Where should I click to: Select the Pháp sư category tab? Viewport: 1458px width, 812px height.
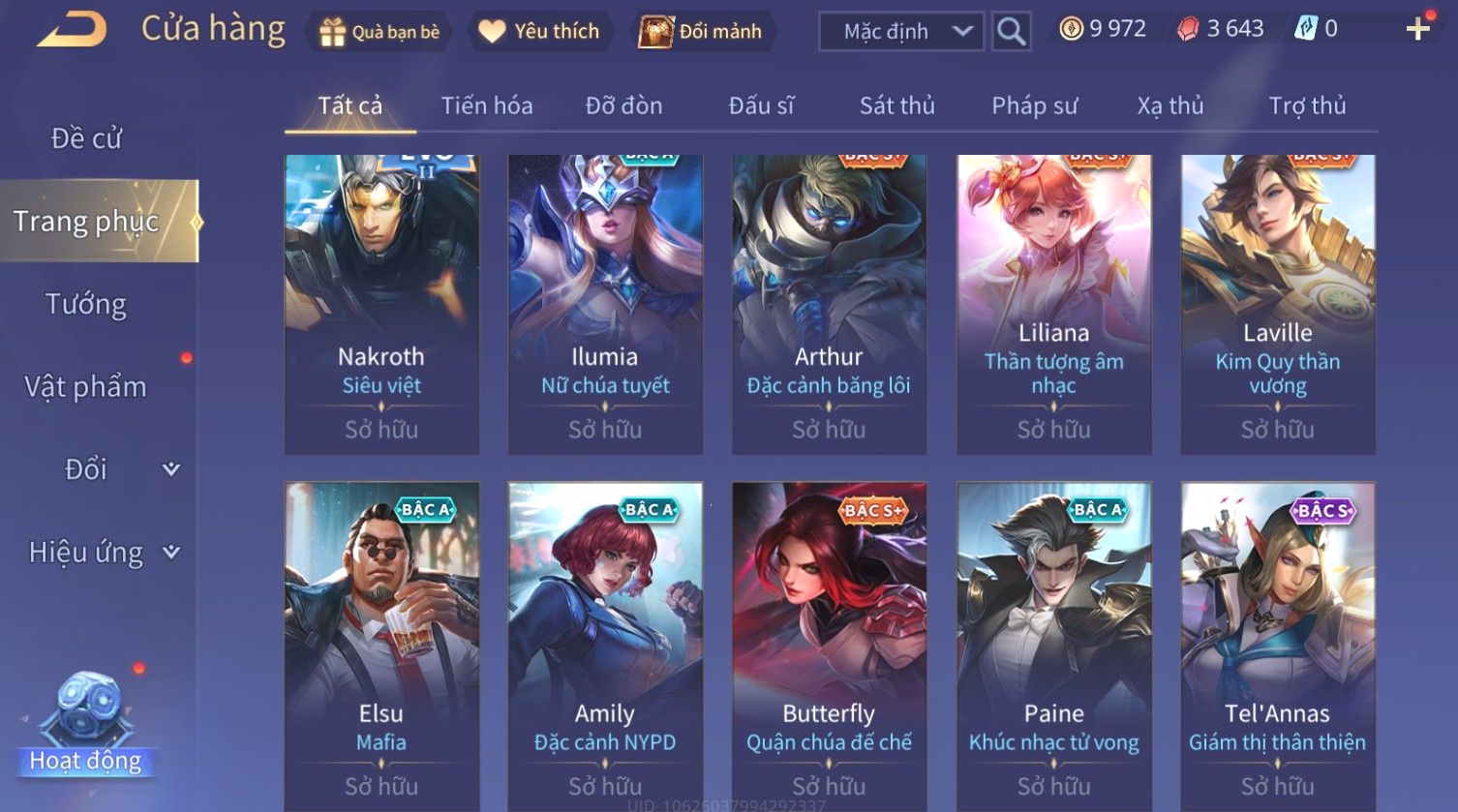click(x=1034, y=105)
